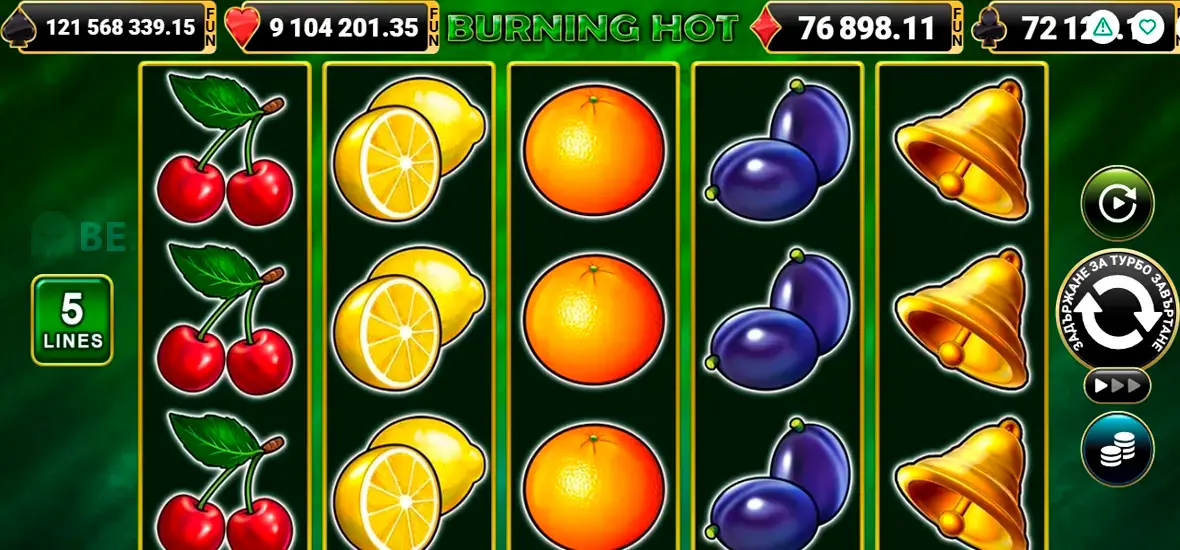Click the warning triangle overlay icon
Image resolution: width=1180 pixels, height=550 pixels.
[1103, 26]
